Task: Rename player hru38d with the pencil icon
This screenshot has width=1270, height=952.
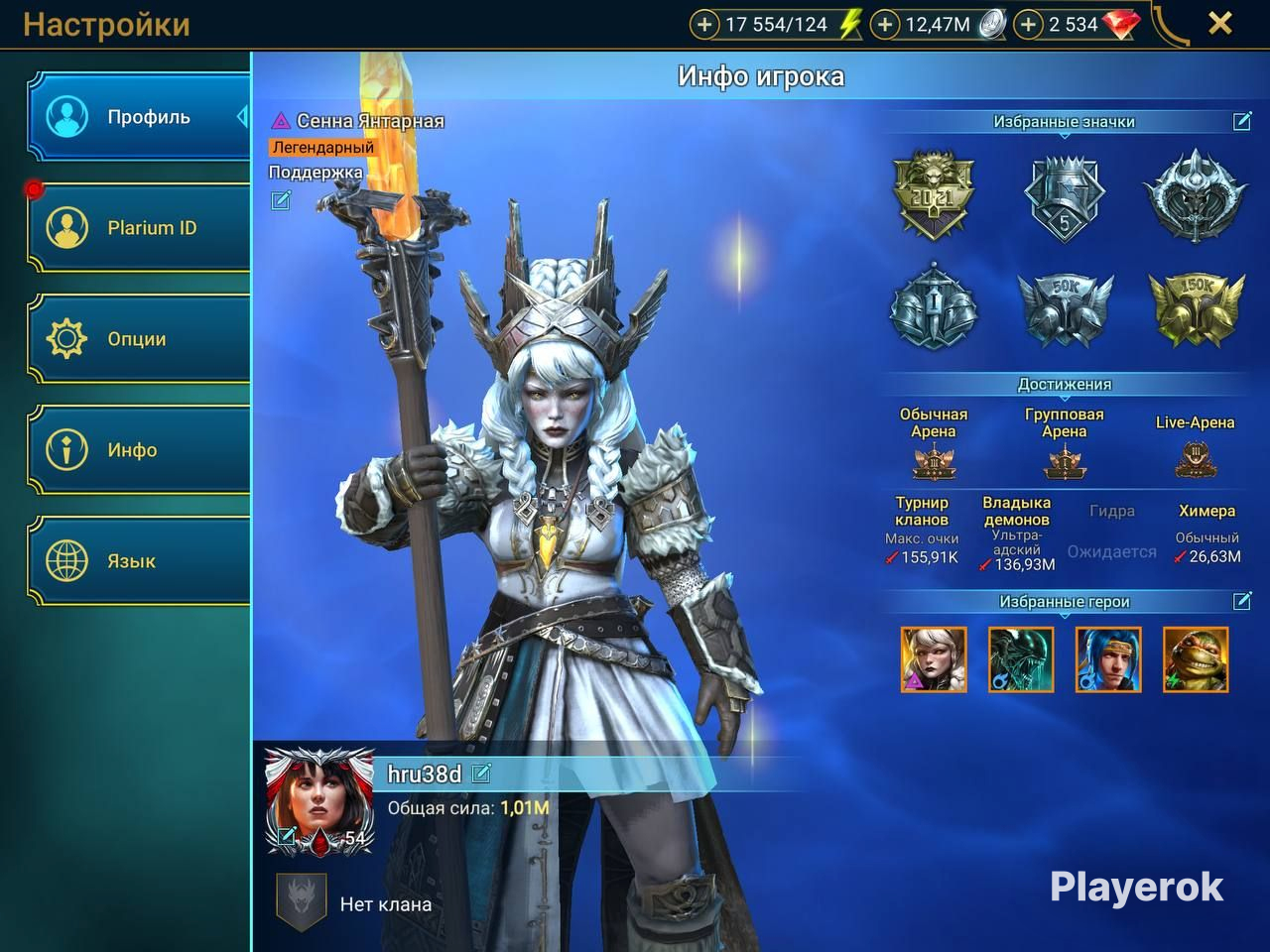Action: coord(482,773)
